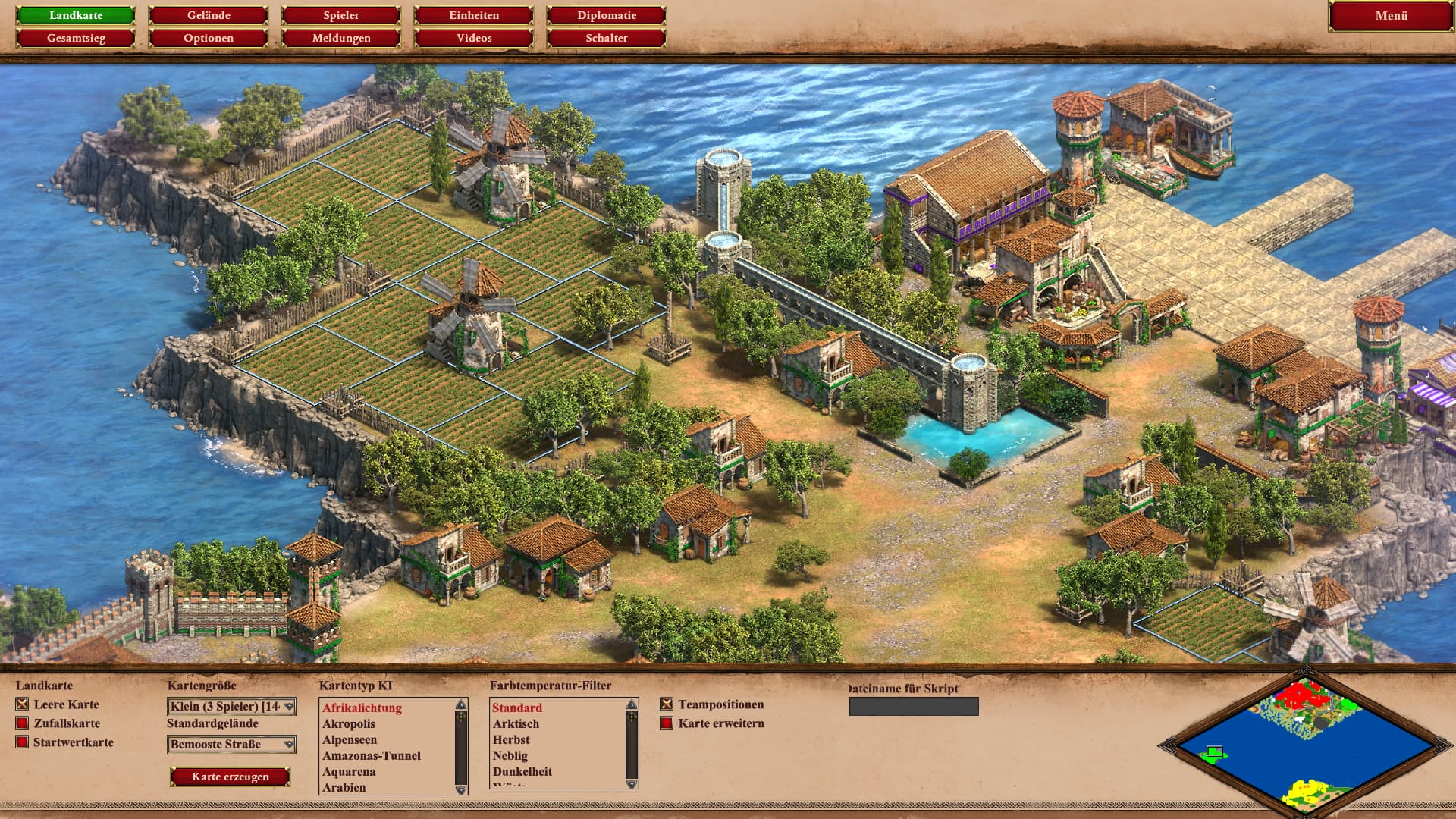This screenshot has height=819, width=1456.
Task: Show the Meldungen tab
Action: pos(341,38)
